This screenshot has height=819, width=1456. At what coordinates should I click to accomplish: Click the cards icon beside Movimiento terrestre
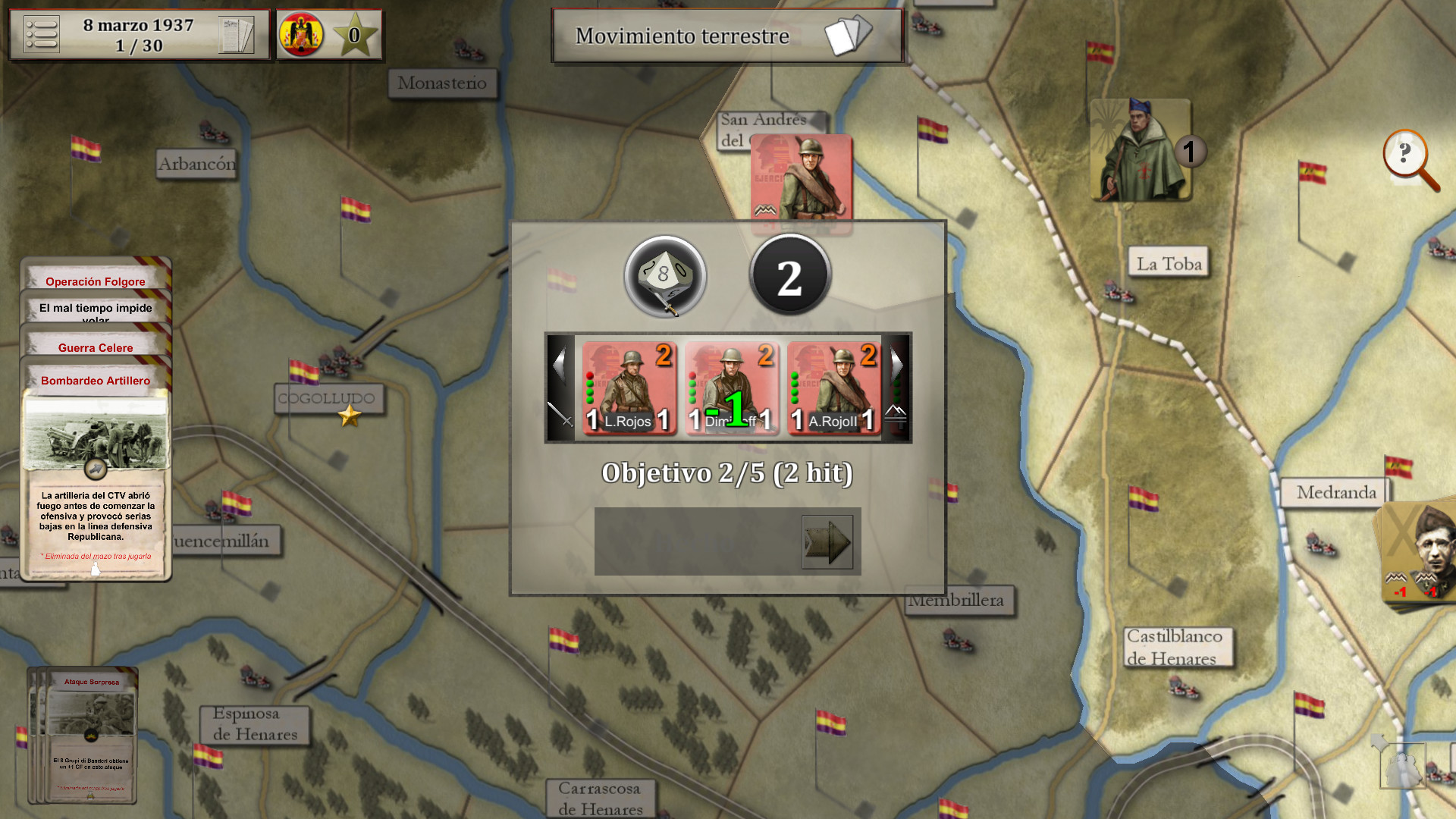point(849,34)
